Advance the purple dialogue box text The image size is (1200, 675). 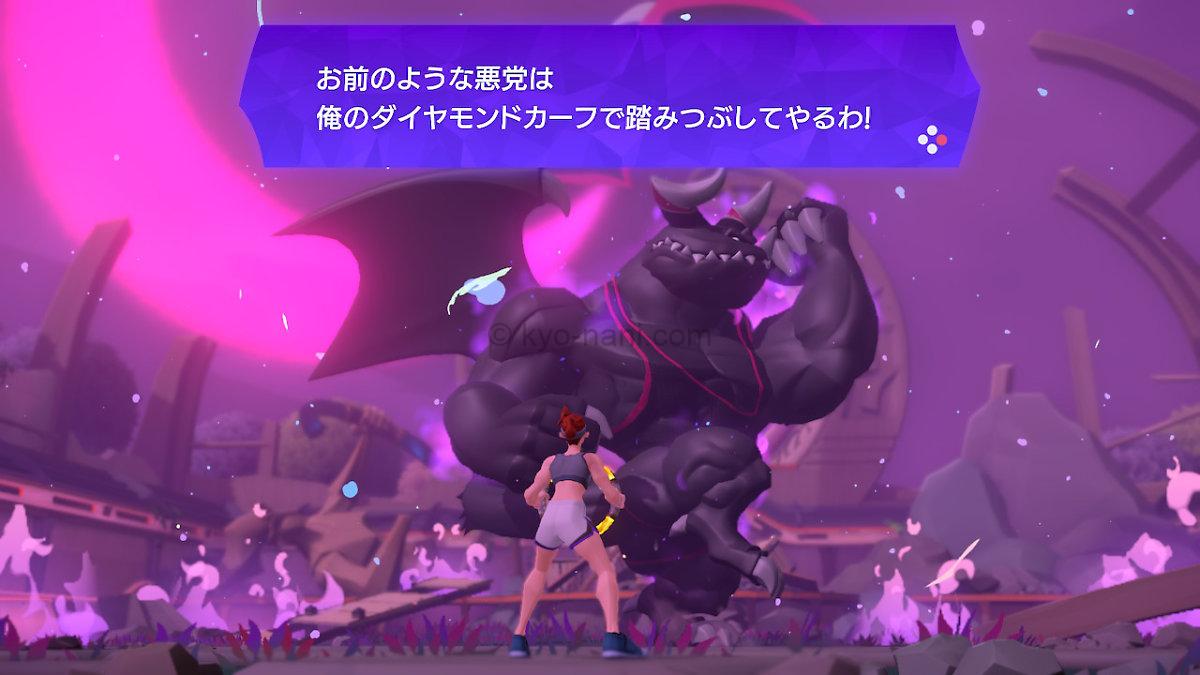pos(931,139)
